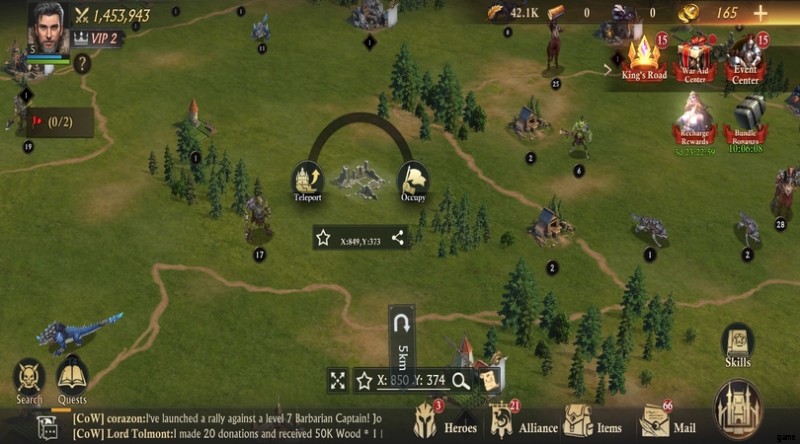
Task: Share the selected tile coordinates
Action: tap(398, 238)
